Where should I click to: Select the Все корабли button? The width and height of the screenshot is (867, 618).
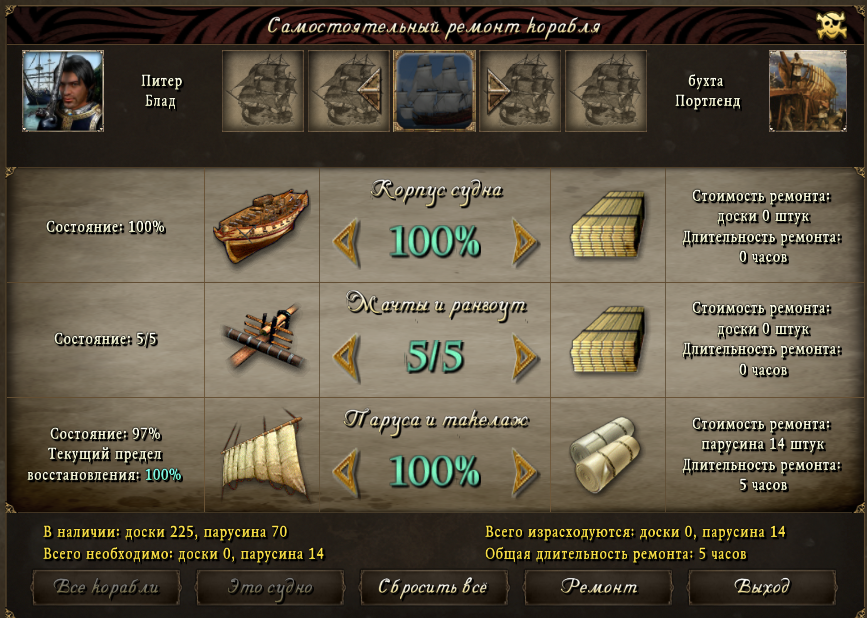[106, 587]
